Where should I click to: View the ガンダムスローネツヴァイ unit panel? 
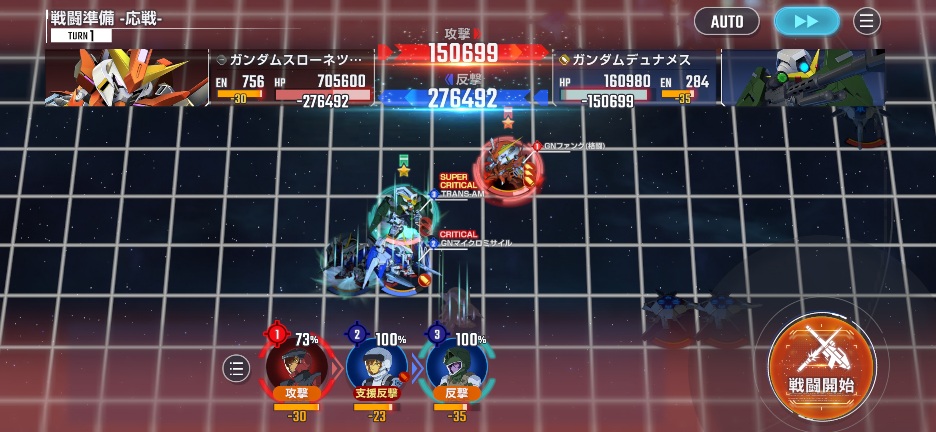click(x=292, y=78)
